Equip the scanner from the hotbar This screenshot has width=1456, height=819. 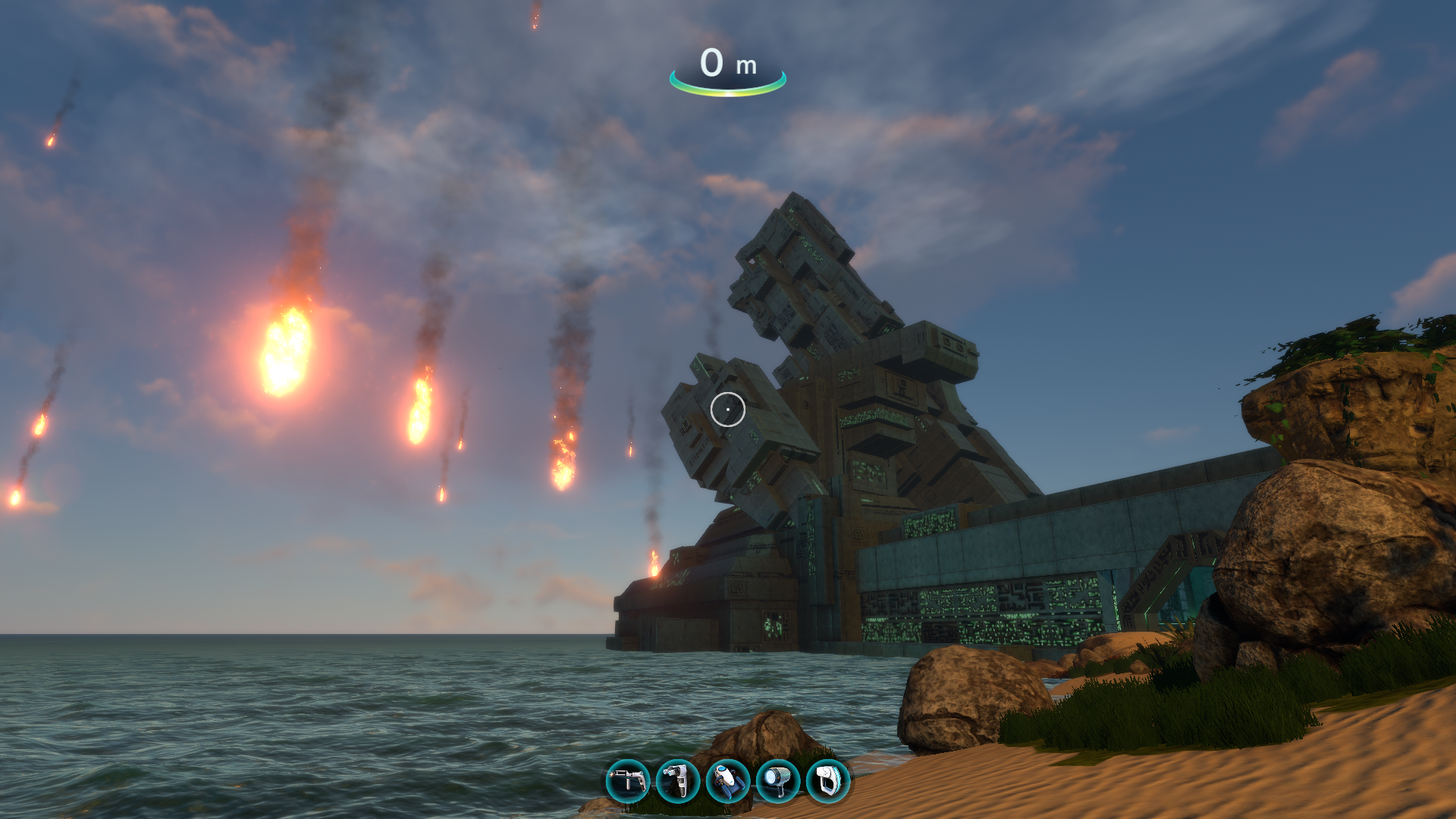click(x=828, y=781)
